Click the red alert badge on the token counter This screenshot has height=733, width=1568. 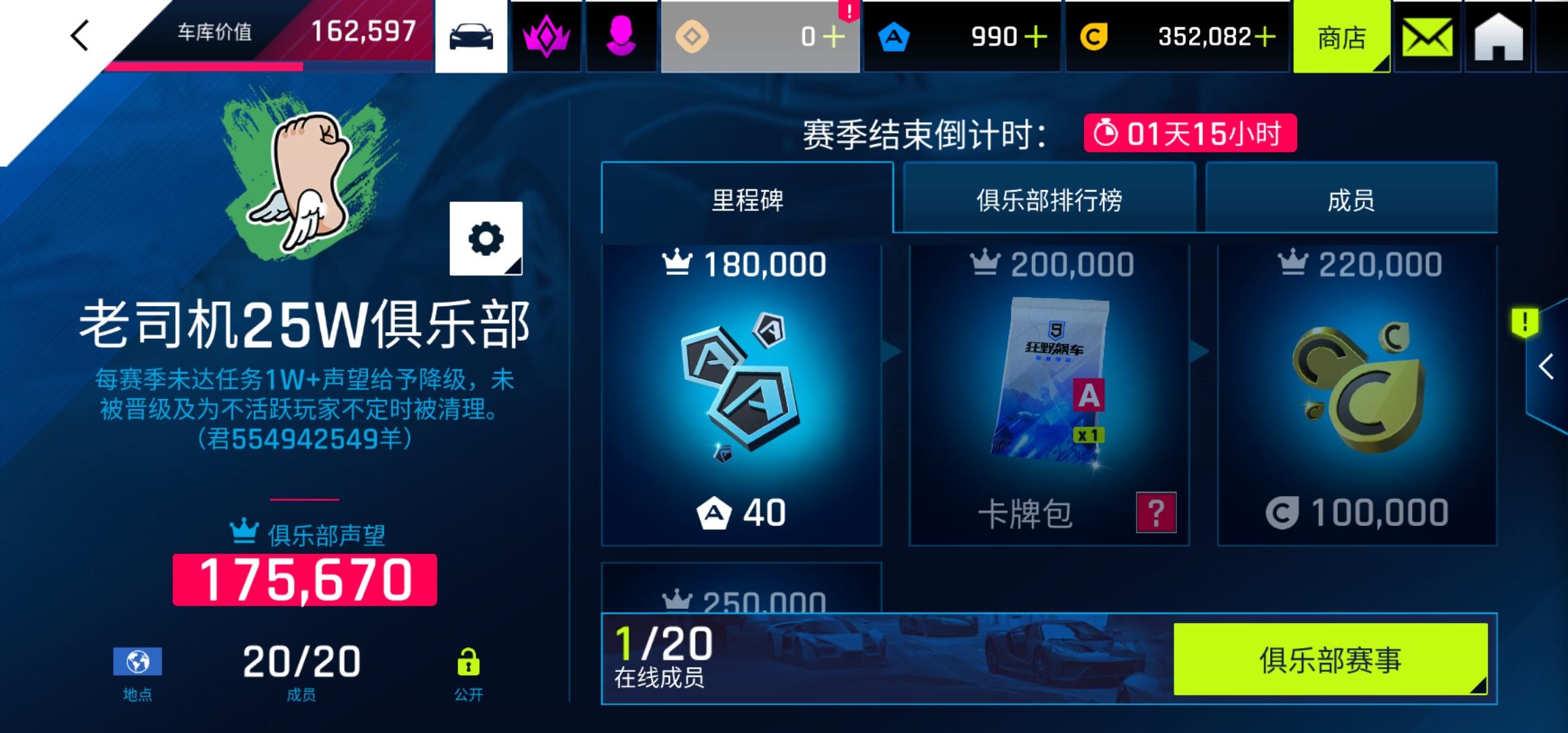(x=848, y=10)
